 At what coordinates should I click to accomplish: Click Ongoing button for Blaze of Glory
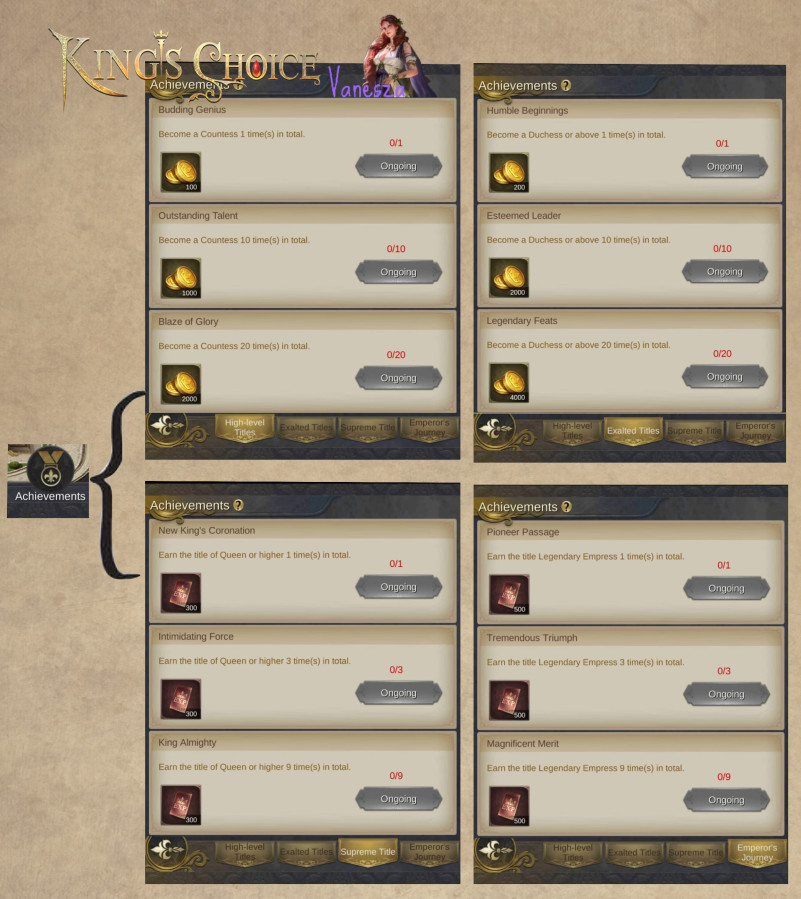point(398,378)
